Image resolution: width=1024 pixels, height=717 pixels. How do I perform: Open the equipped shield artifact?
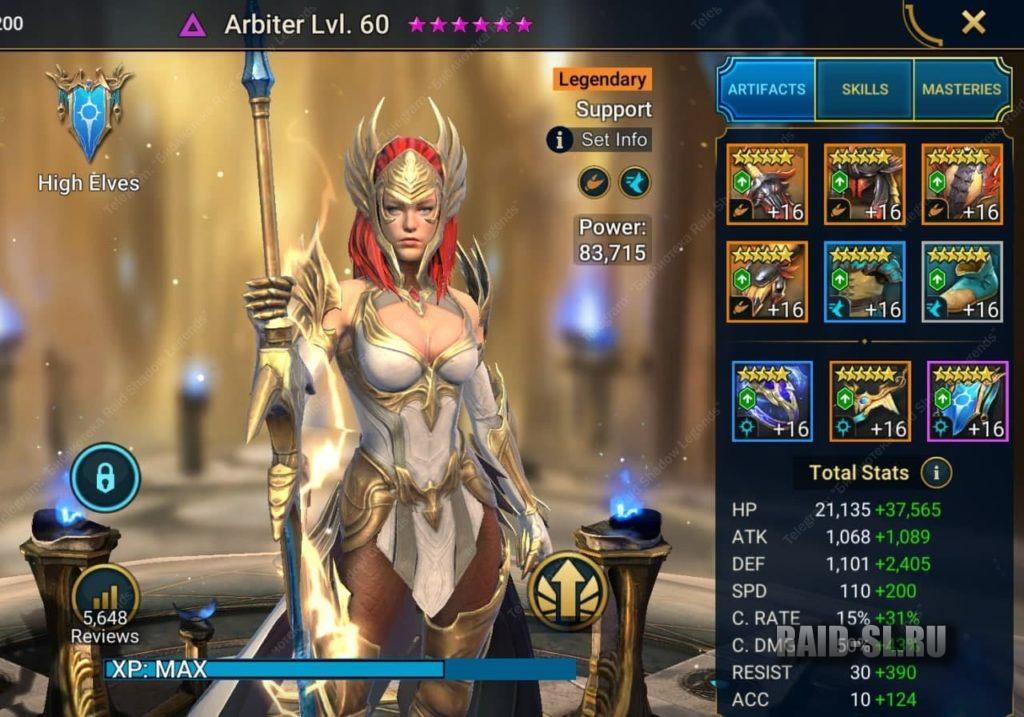(x=962, y=184)
